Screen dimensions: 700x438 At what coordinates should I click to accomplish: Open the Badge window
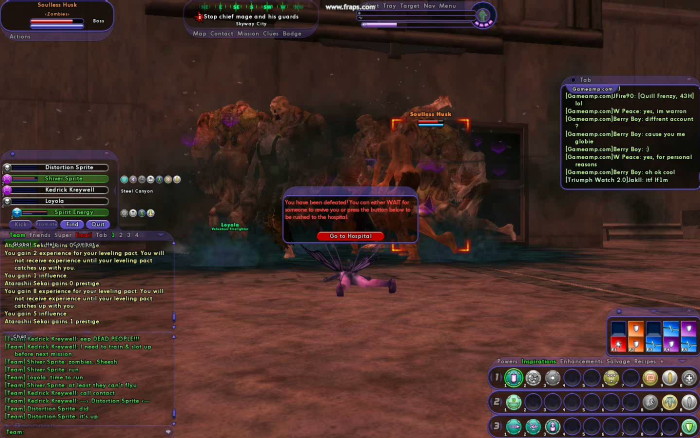(x=292, y=34)
